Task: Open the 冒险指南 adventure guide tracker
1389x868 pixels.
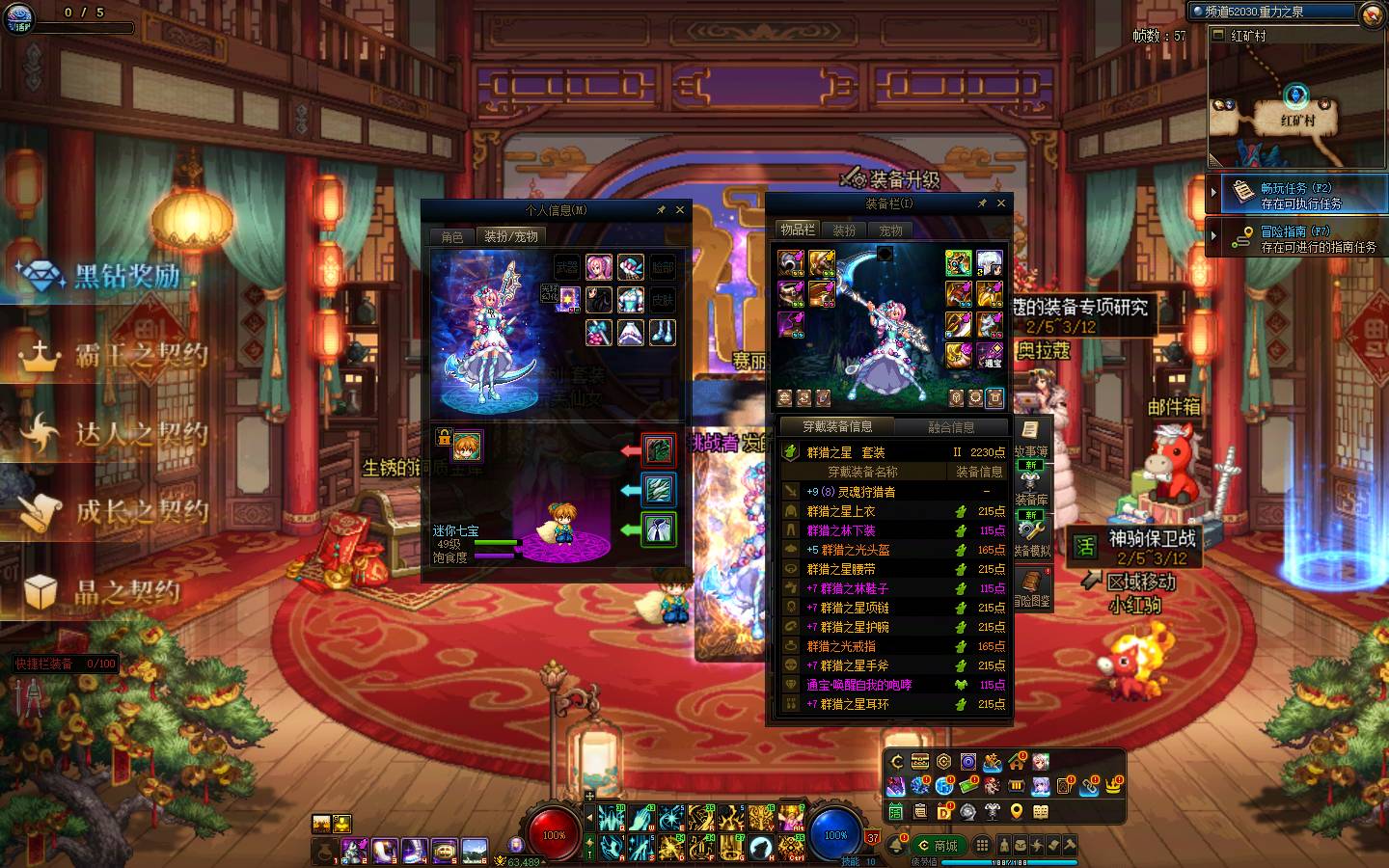Action: (x=1295, y=238)
